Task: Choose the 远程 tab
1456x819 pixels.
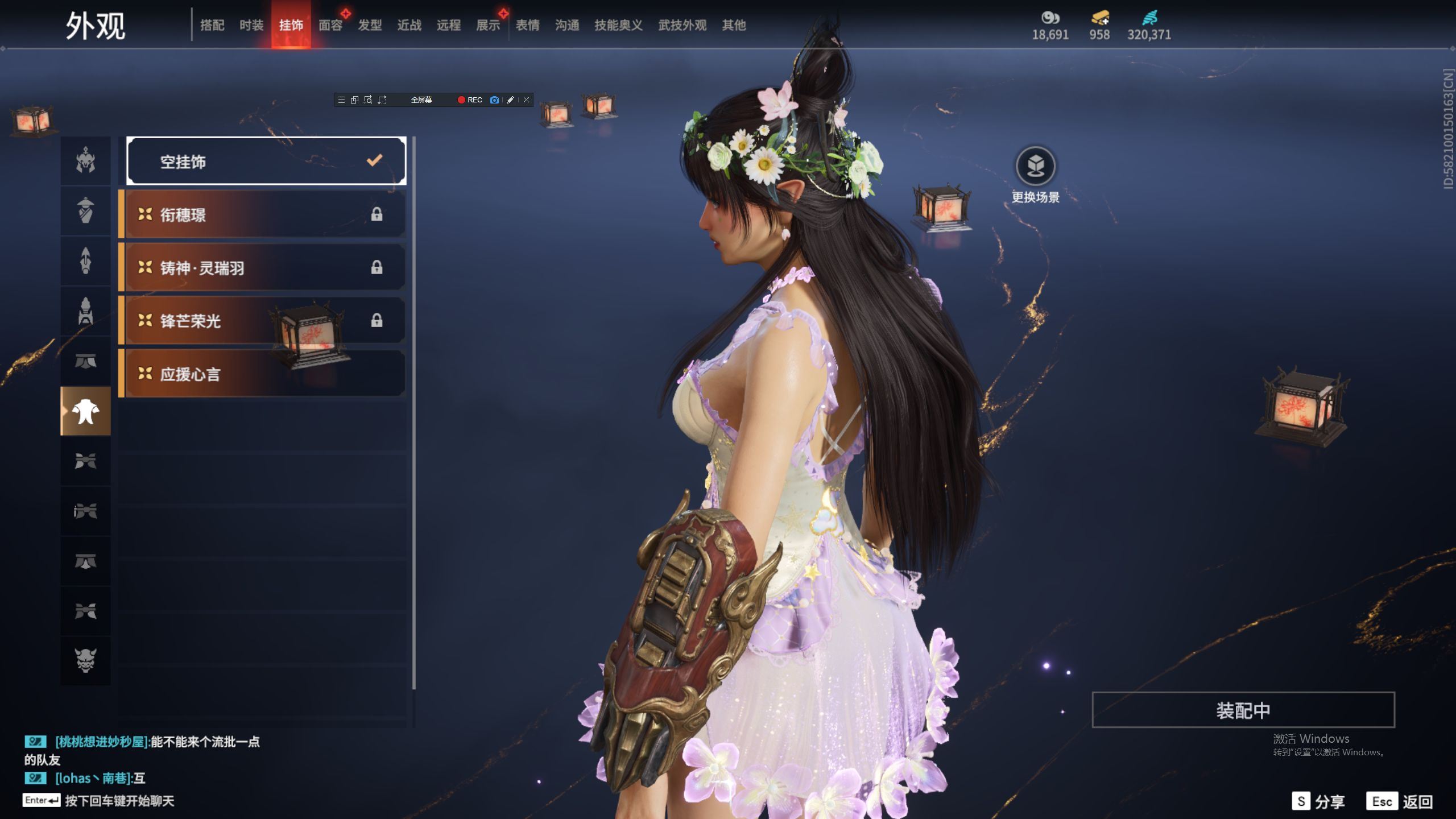Action: click(449, 25)
